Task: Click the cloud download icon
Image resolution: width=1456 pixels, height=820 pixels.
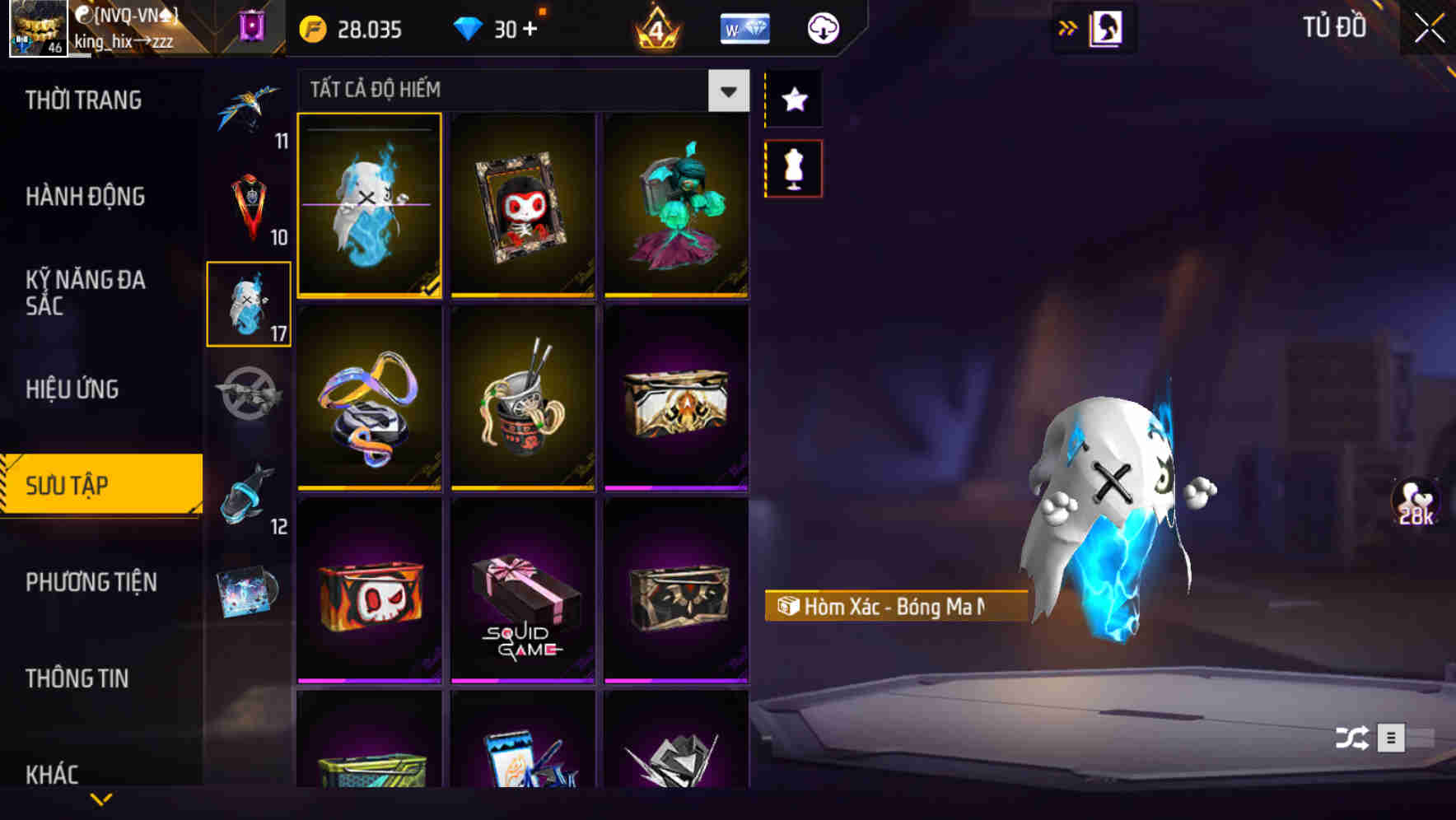Action: tap(822, 27)
